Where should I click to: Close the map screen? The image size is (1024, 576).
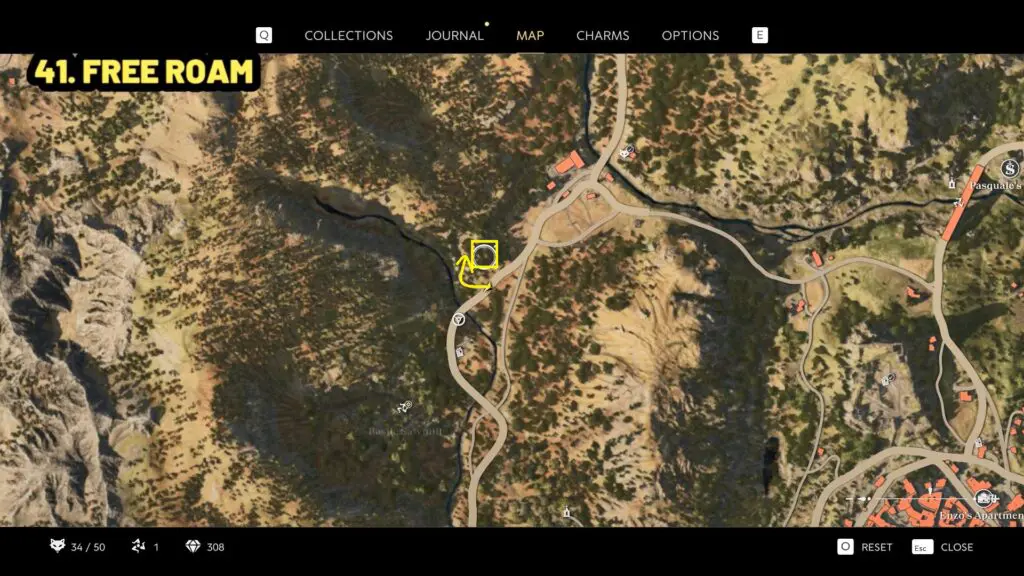click(x=943, y=547)
